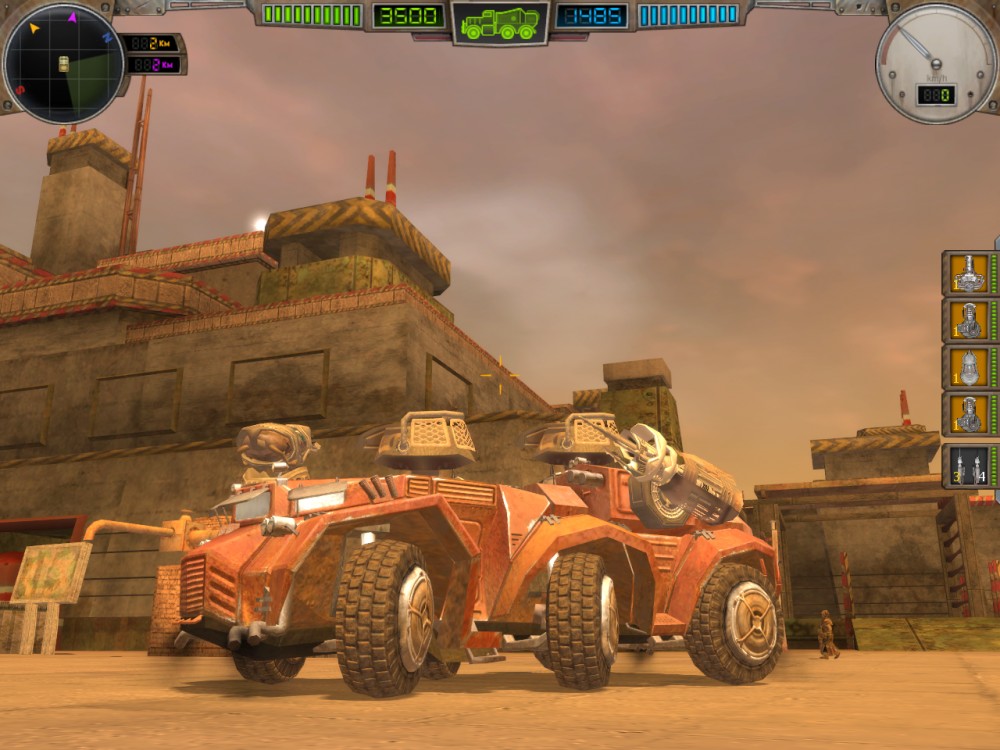Viewport: 1000px width, 750px height.
Task: Select the topmost weapon slot
Action: coord(966,273)
